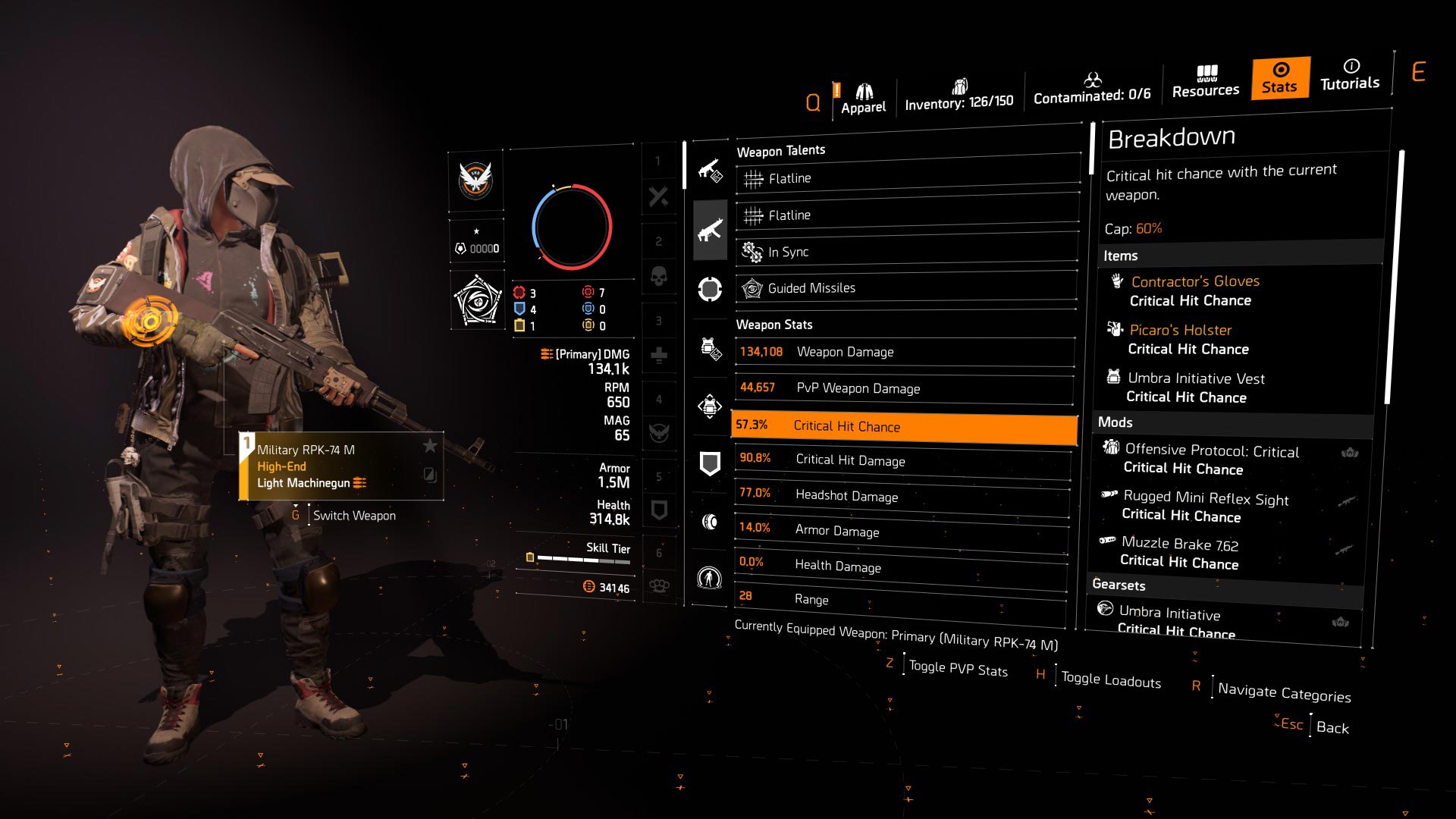1456x819 pixels.
Task: Click the backpack gear category icon
Action: tap(709, 406)
